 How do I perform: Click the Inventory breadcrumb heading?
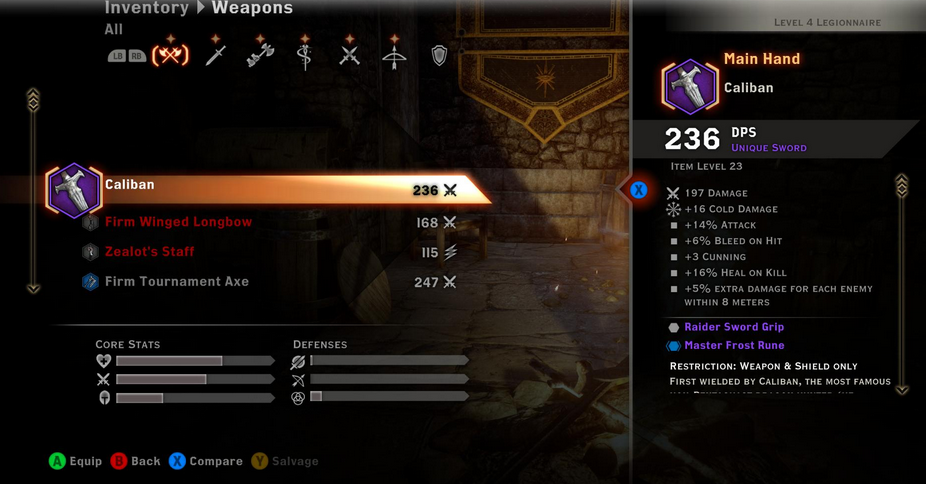(x=146, y=9)
